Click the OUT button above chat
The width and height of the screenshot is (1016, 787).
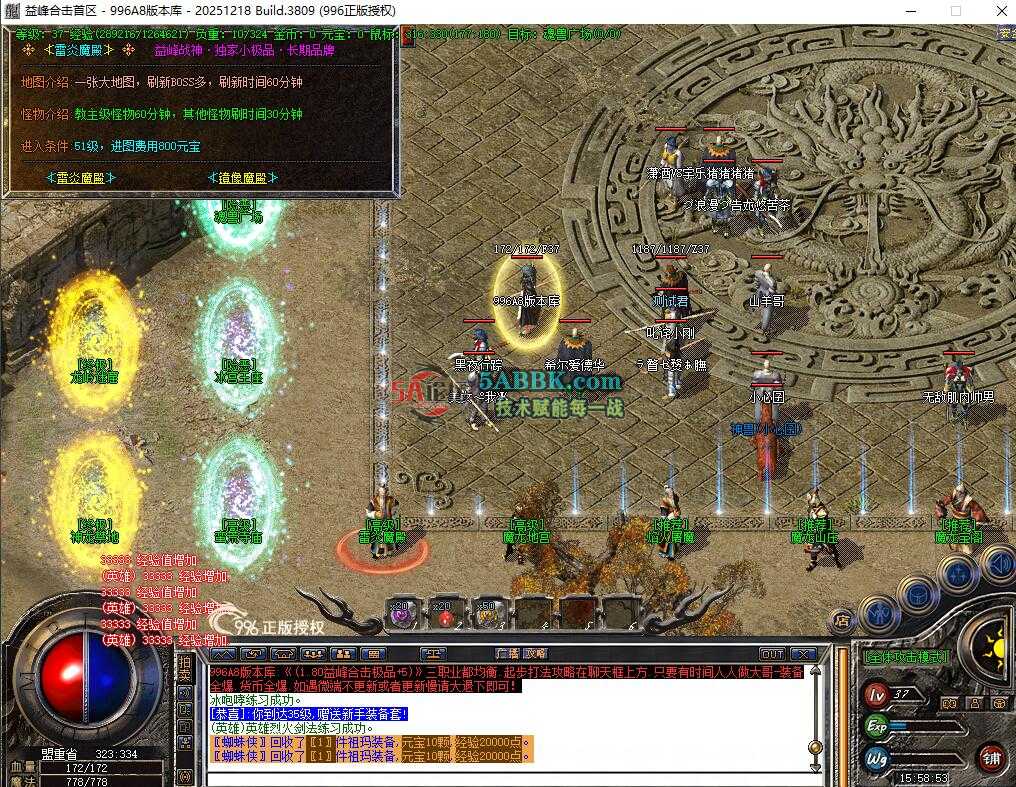[772, 655]
